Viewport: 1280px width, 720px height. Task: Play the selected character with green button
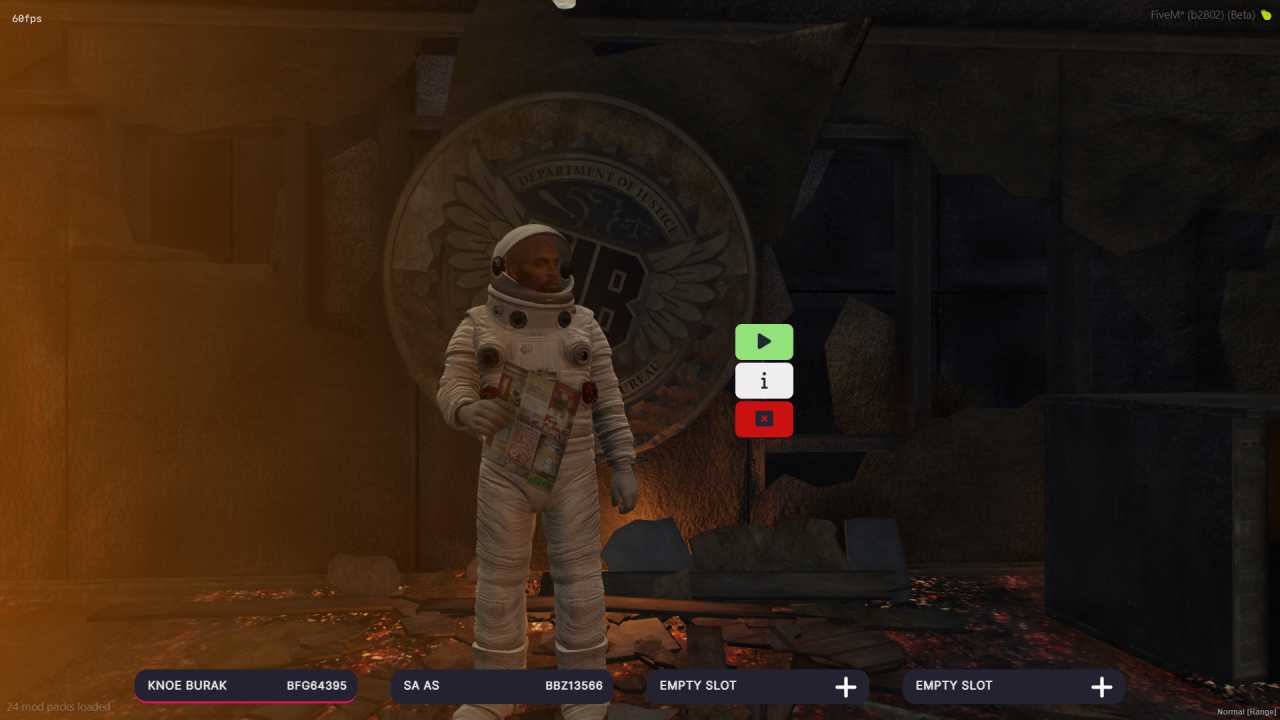point(764,342)
